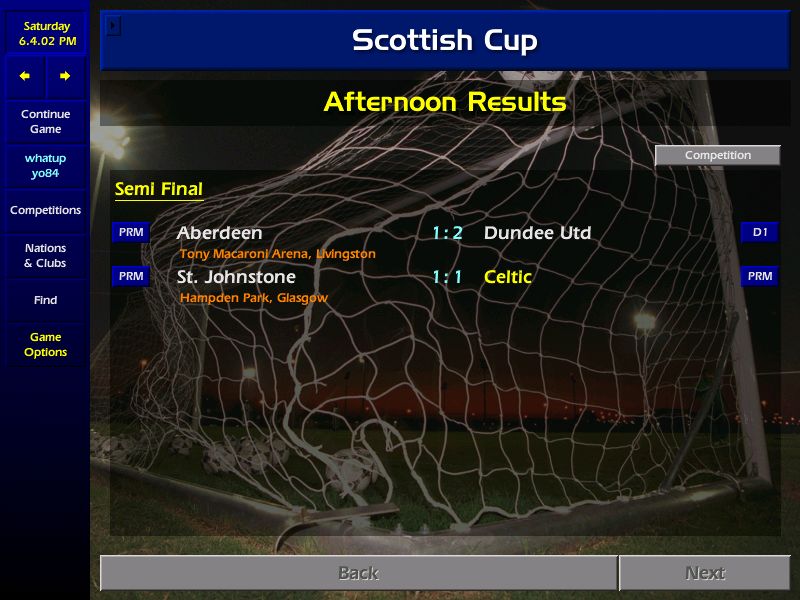800x600 pixels.
Task: Click the small arrow beside Scottish Cup title
Action: [x=113, y=25]
